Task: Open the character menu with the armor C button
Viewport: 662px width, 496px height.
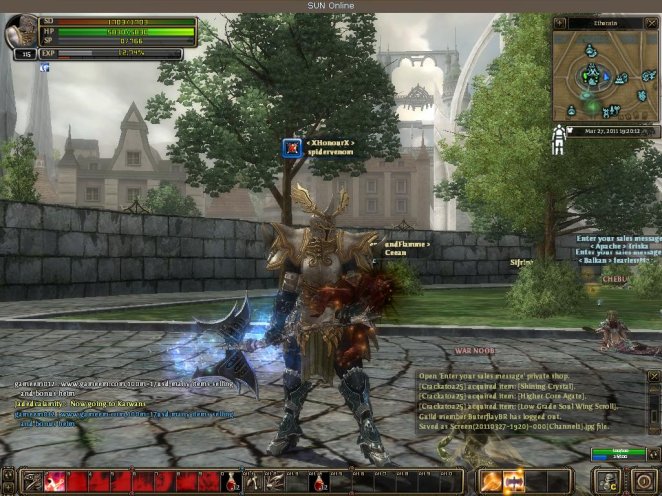Action: (606, 481)
